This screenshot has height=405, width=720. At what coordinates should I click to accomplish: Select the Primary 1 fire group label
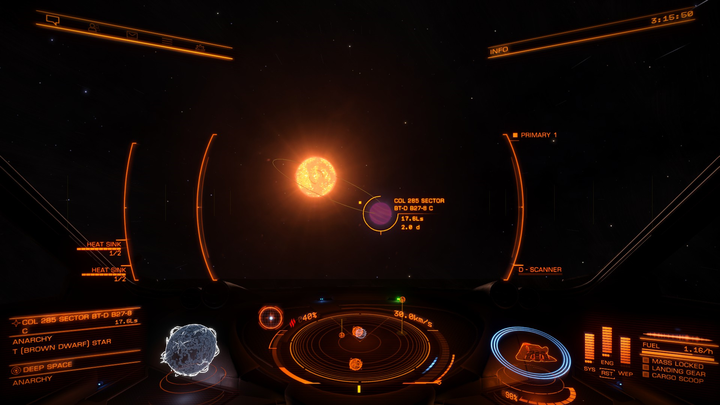click(x=538, y=134)
